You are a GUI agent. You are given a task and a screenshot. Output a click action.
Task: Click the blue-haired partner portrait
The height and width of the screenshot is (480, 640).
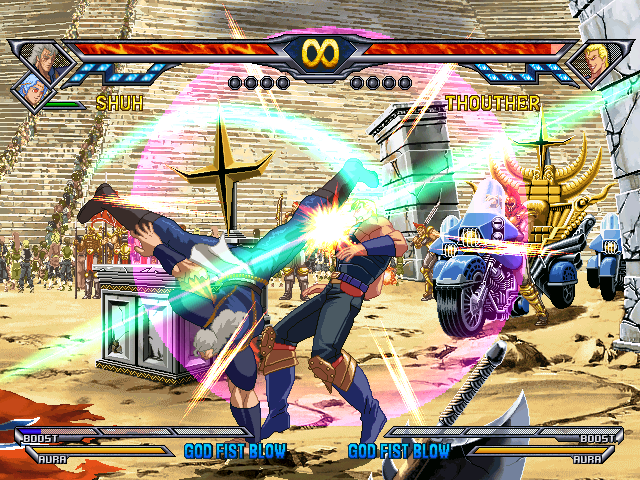(31, 91)
